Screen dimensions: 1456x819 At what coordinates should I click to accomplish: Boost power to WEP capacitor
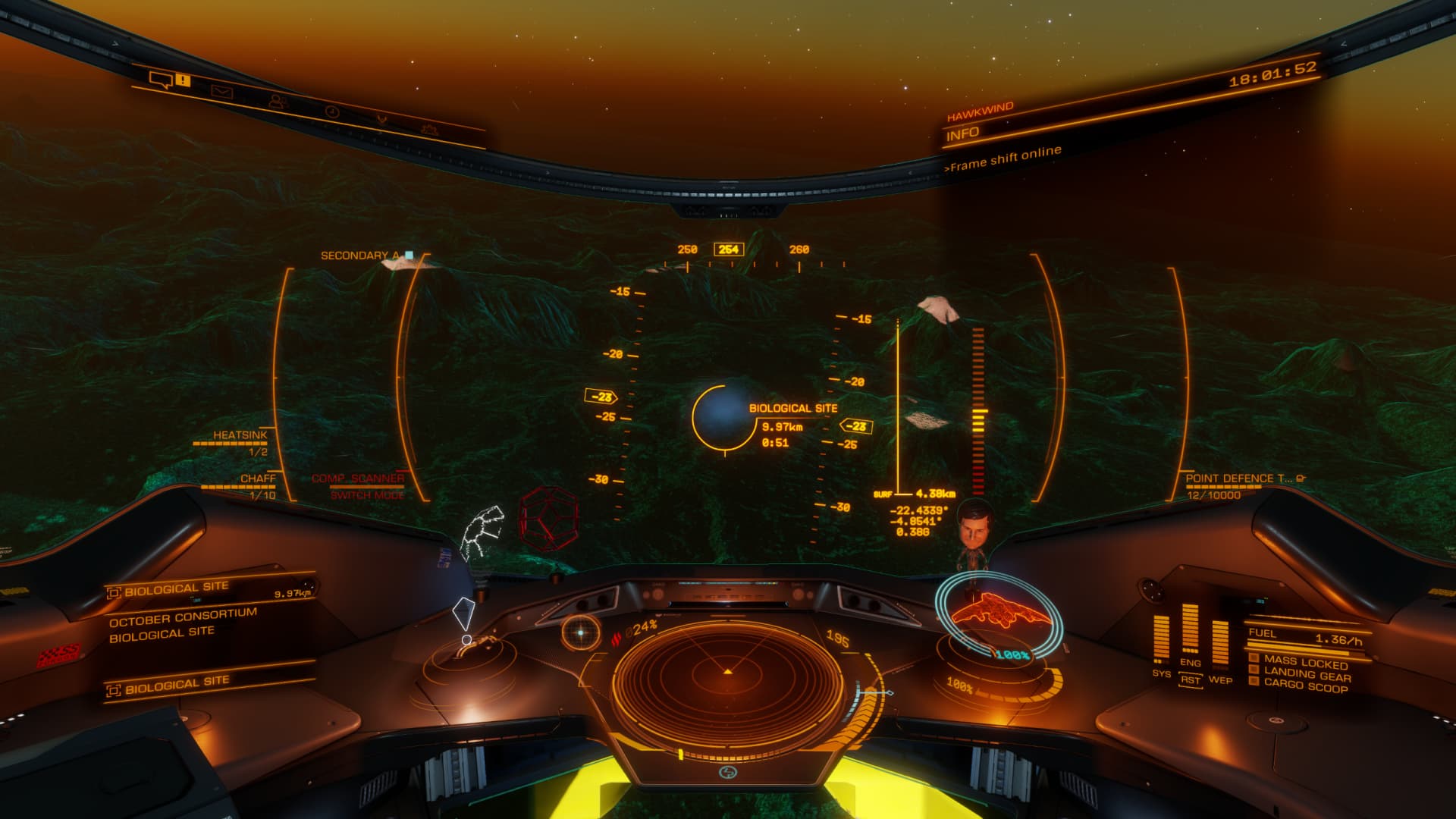point(1219,645)
